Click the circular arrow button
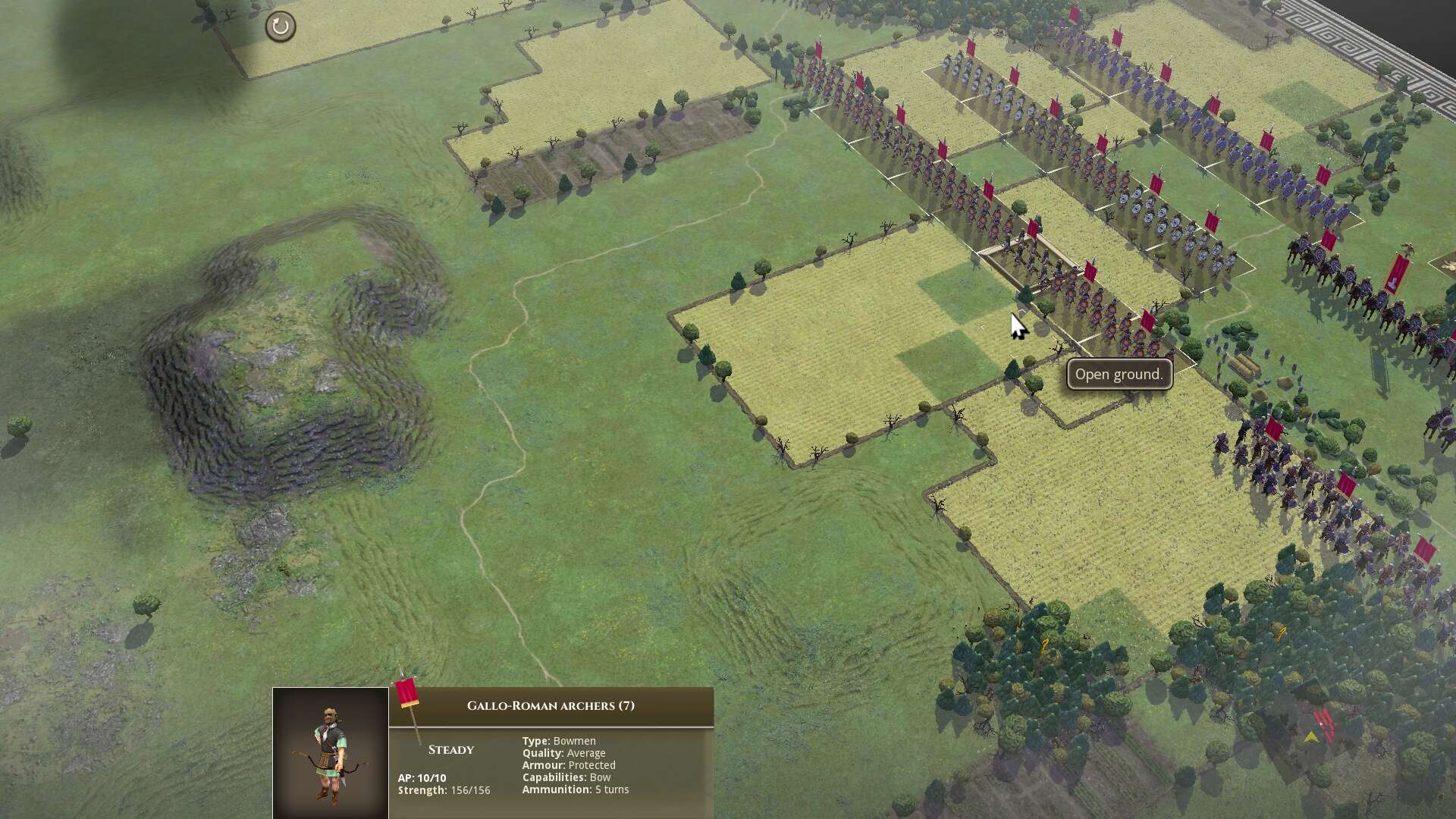Screen dimensions: 1456x819 click(x=280, y=27)
